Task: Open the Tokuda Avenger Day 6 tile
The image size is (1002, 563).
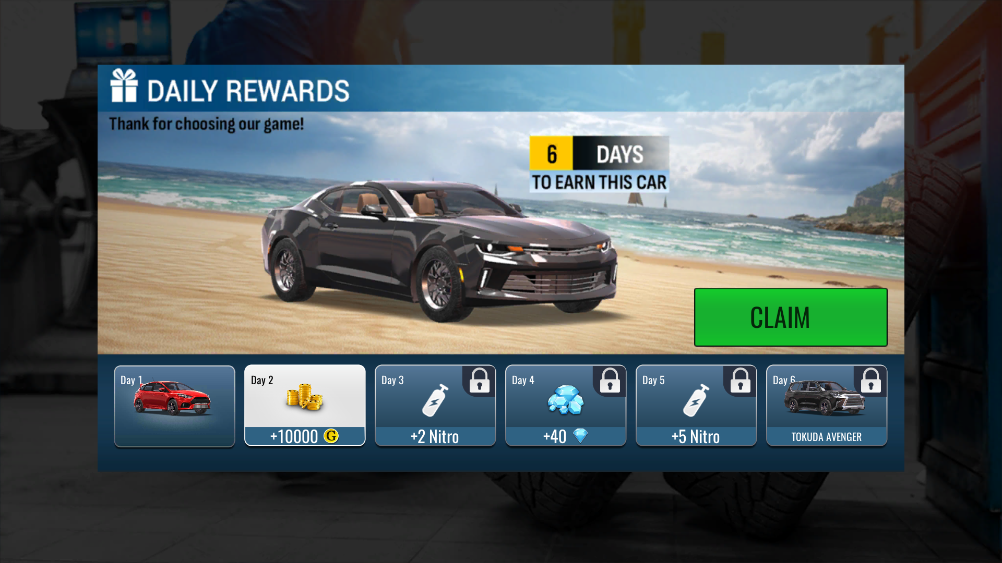Action: point(826,405)
